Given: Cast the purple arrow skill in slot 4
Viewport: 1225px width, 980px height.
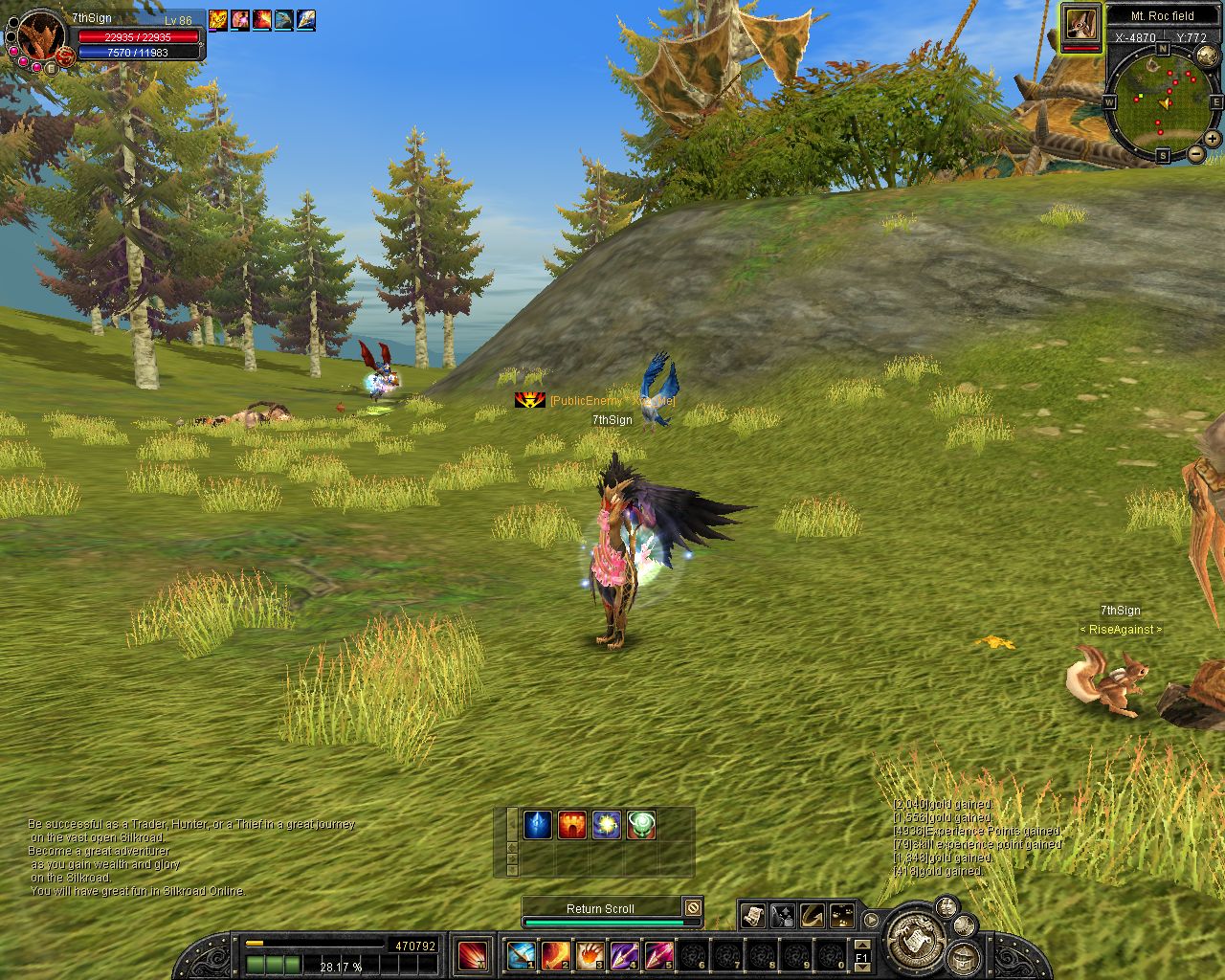Looking at the screenshot, I should point(624,955).
